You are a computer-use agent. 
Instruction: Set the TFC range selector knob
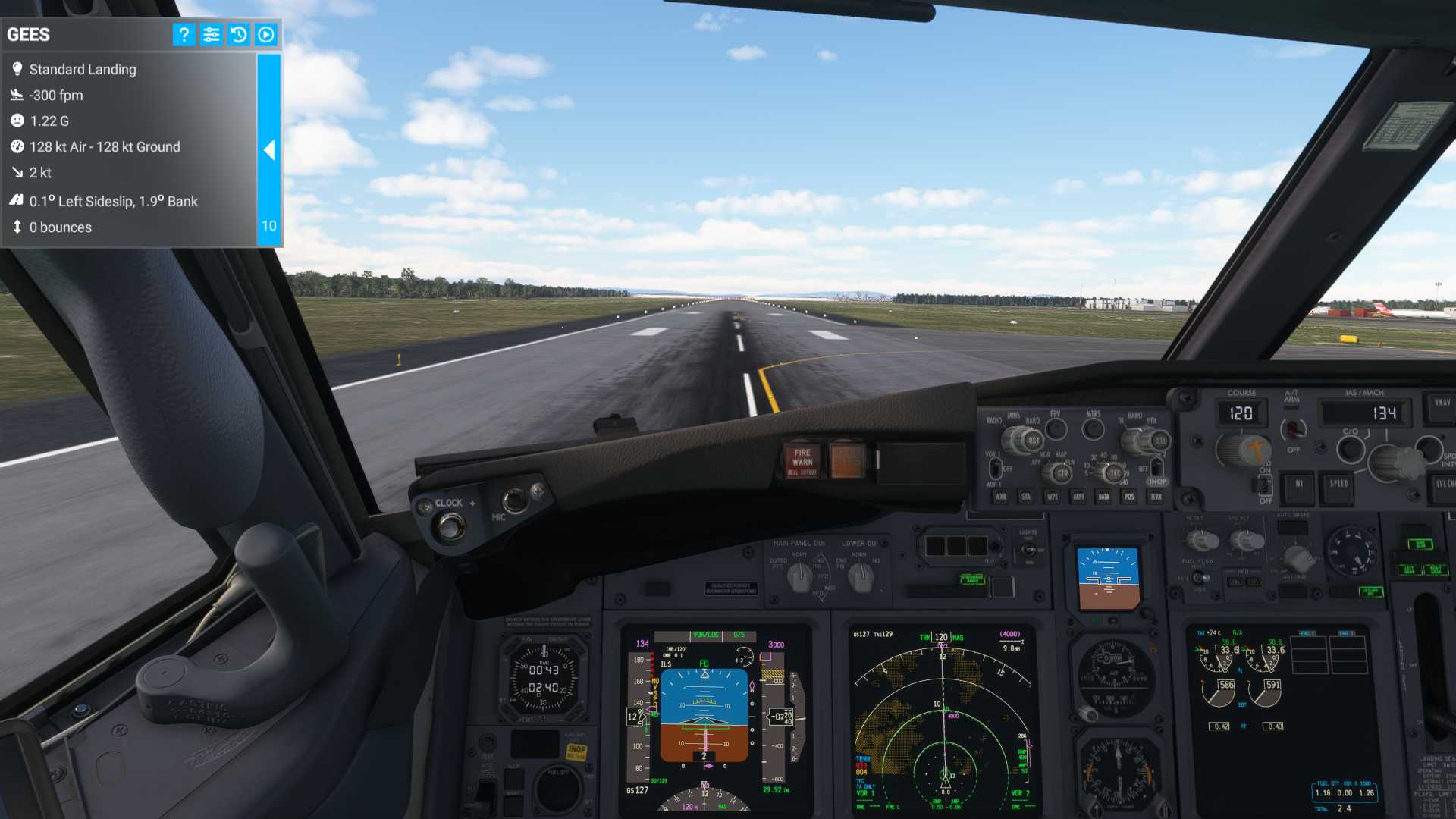click(x=1115, y=472)
